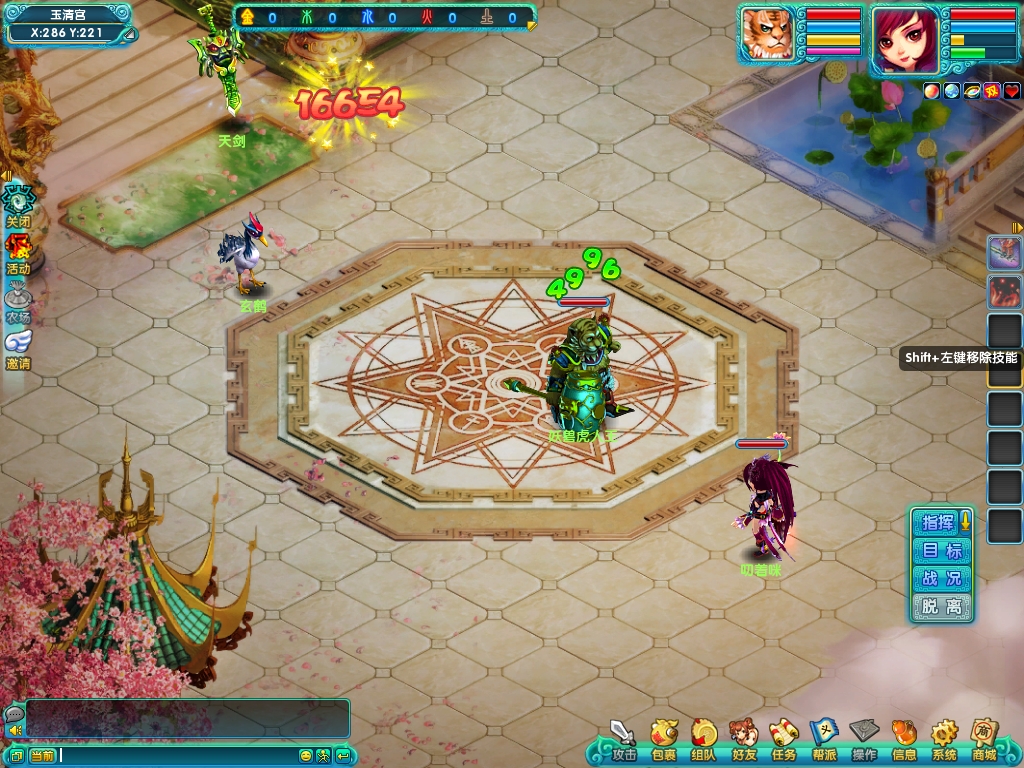This screenshot has width=1024, height=768.
Task: Click the 邀请 invite wing icon
Action: pos(18,345)
